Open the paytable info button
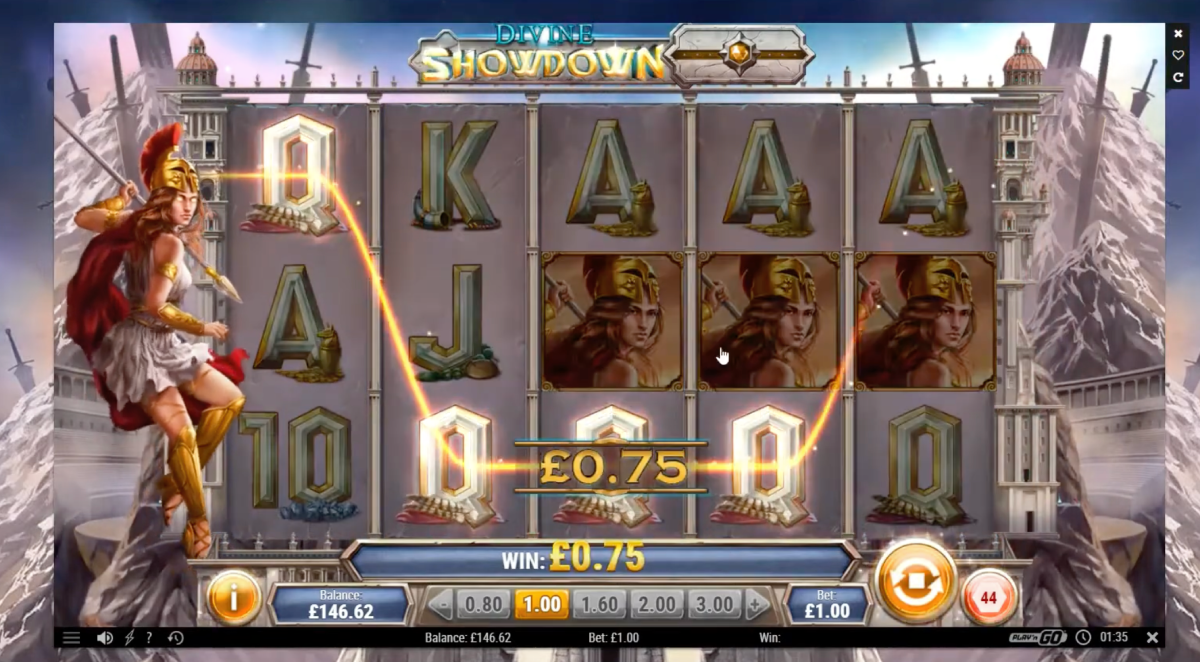The image size is (1200, 662). (x=233, y=598)
